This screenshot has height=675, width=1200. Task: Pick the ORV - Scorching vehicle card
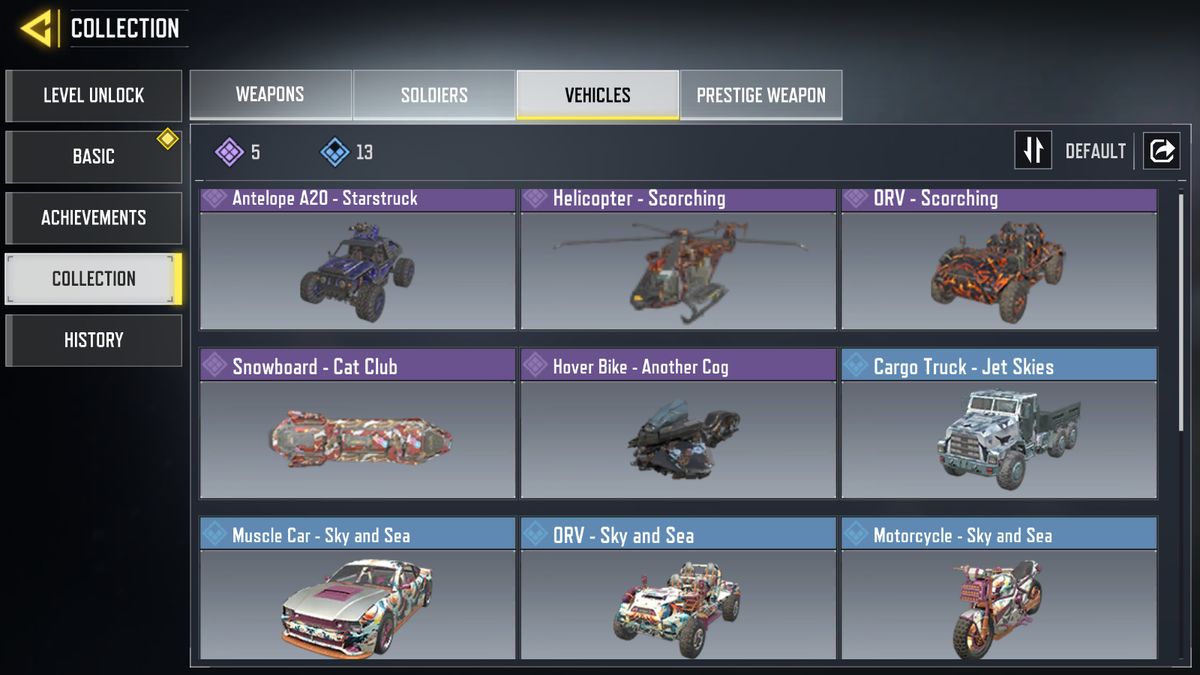click(x=998, y=260)
